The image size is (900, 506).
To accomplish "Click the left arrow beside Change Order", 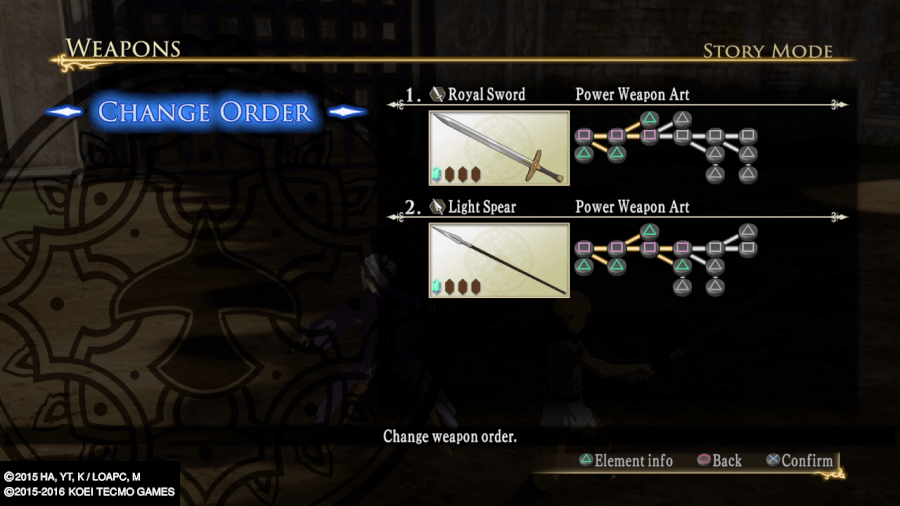I will 64,112.
